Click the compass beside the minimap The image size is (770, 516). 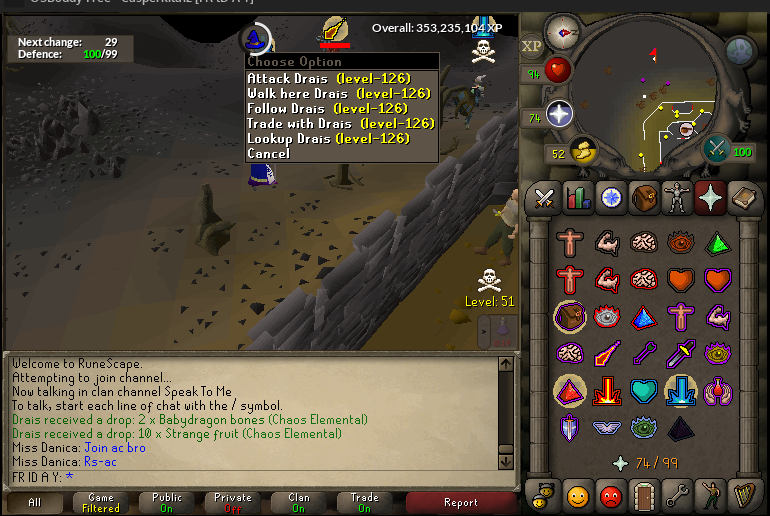[x=563, y=31]
